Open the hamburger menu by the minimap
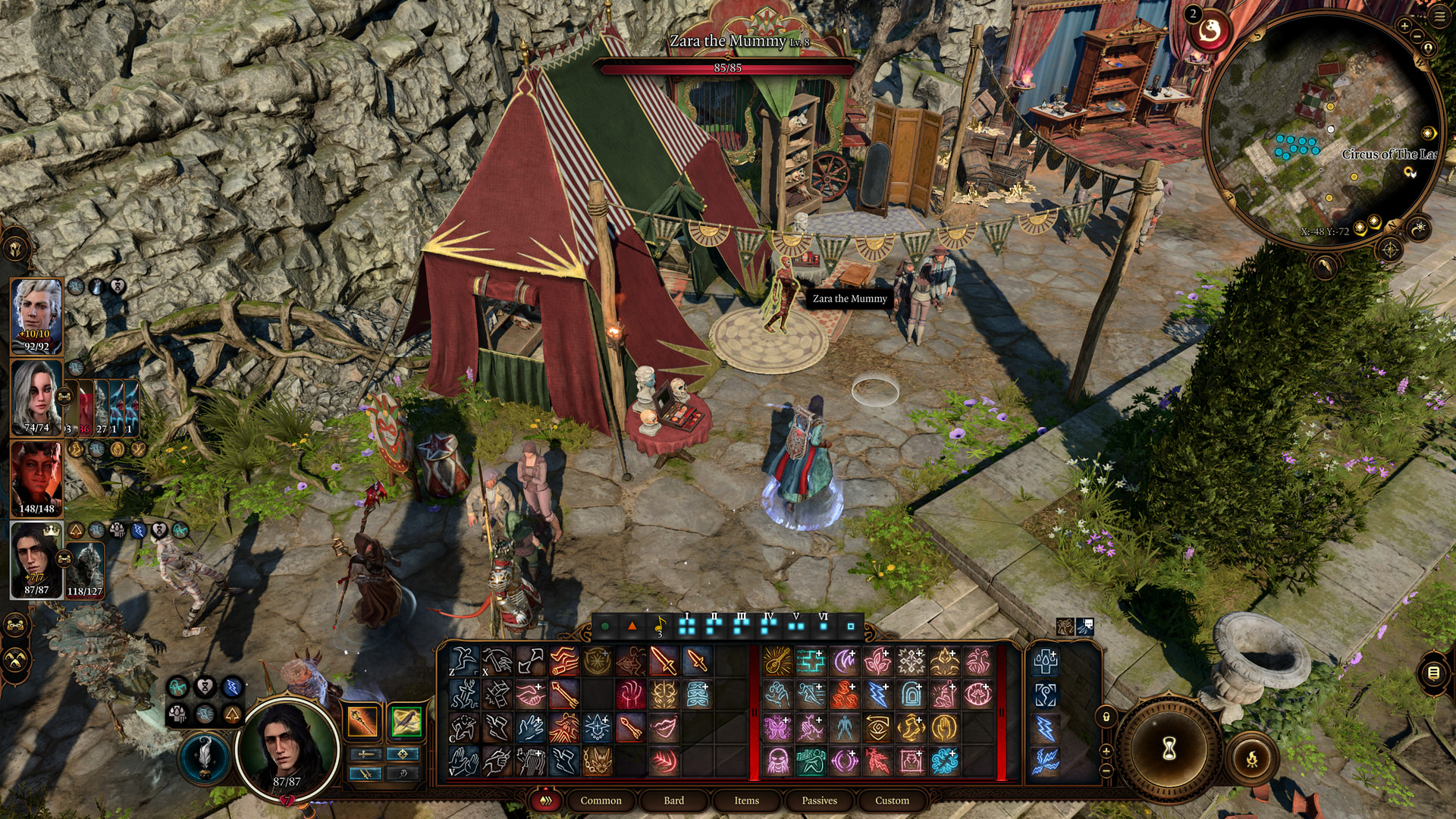The image size is (1456, 819). click(1439, 17)
